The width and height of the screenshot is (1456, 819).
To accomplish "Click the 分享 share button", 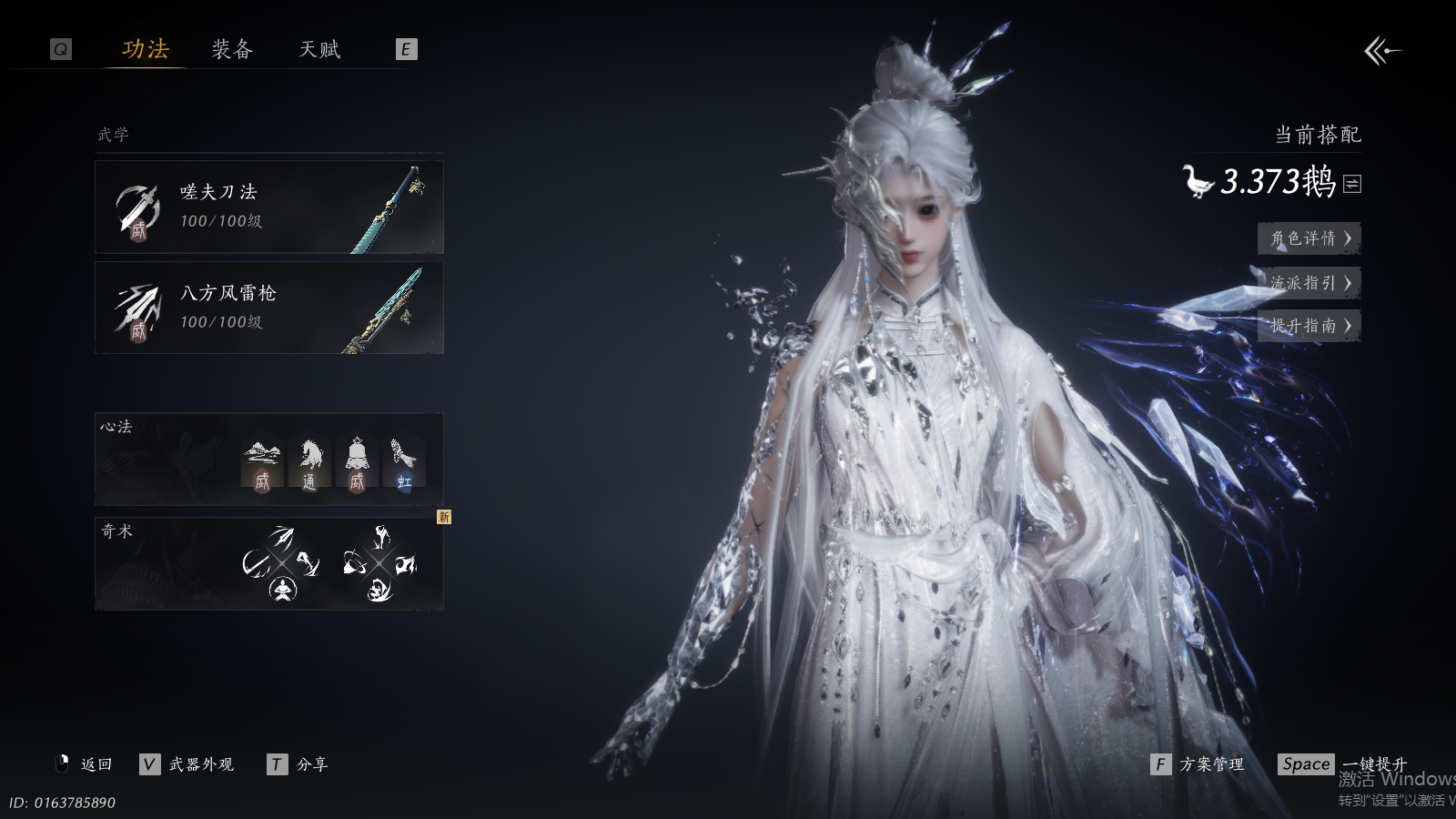I will tap(298, 764).
